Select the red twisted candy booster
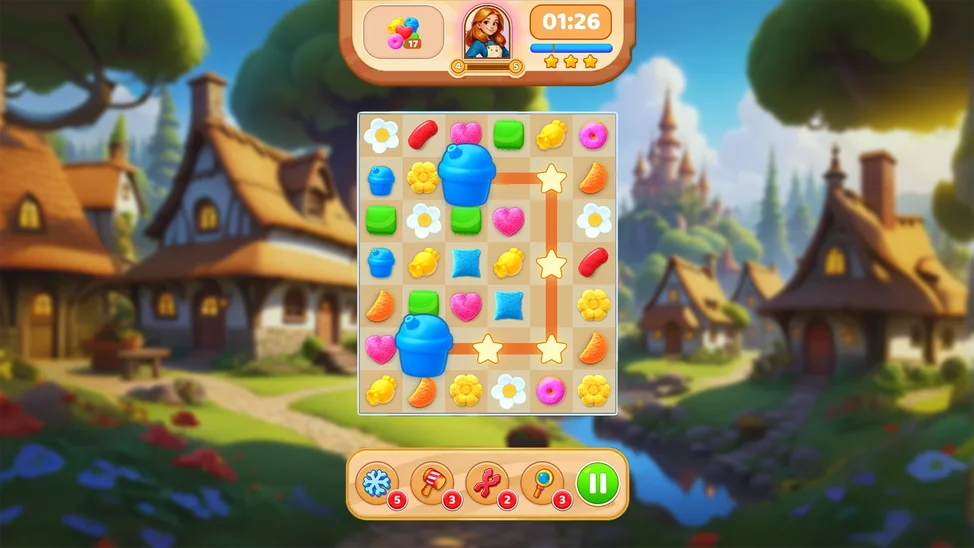The width and height of the screenshot is (974, 548). coord(487,483)
